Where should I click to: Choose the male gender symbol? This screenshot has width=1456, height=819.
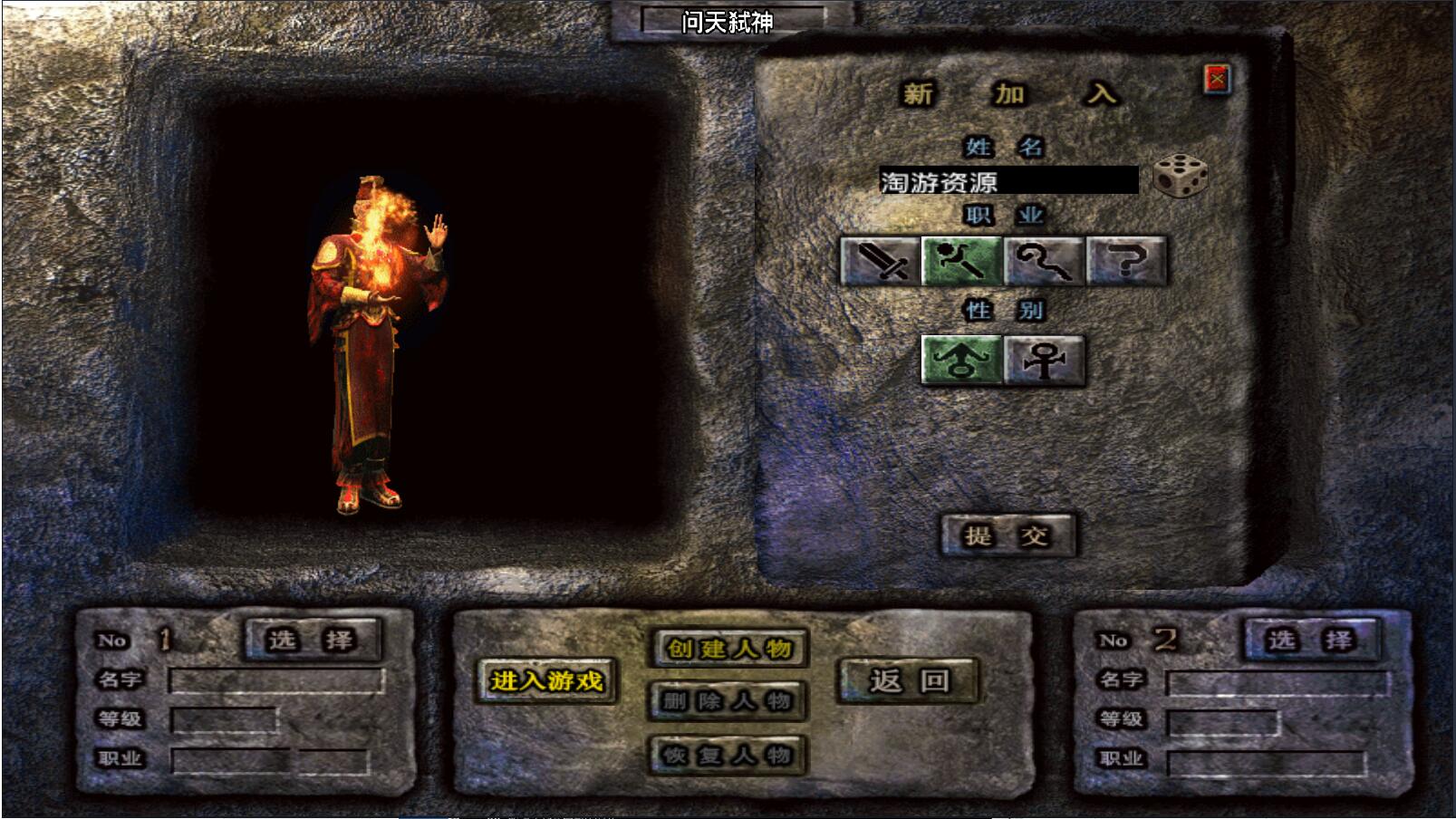pyautogui.click(x=961, y=361)
